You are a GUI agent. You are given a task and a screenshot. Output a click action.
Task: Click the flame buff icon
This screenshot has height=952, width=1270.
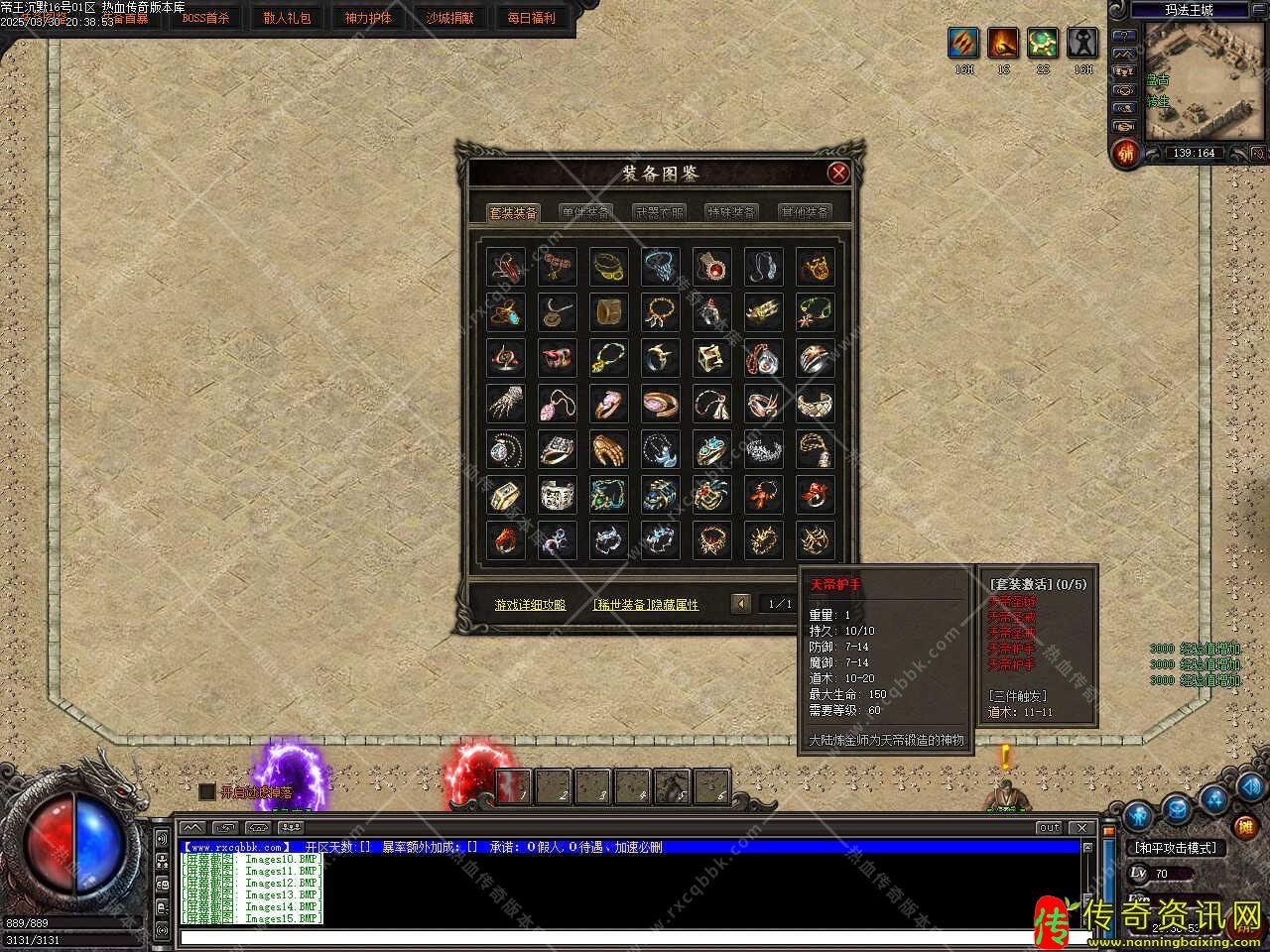(1003, 43)
